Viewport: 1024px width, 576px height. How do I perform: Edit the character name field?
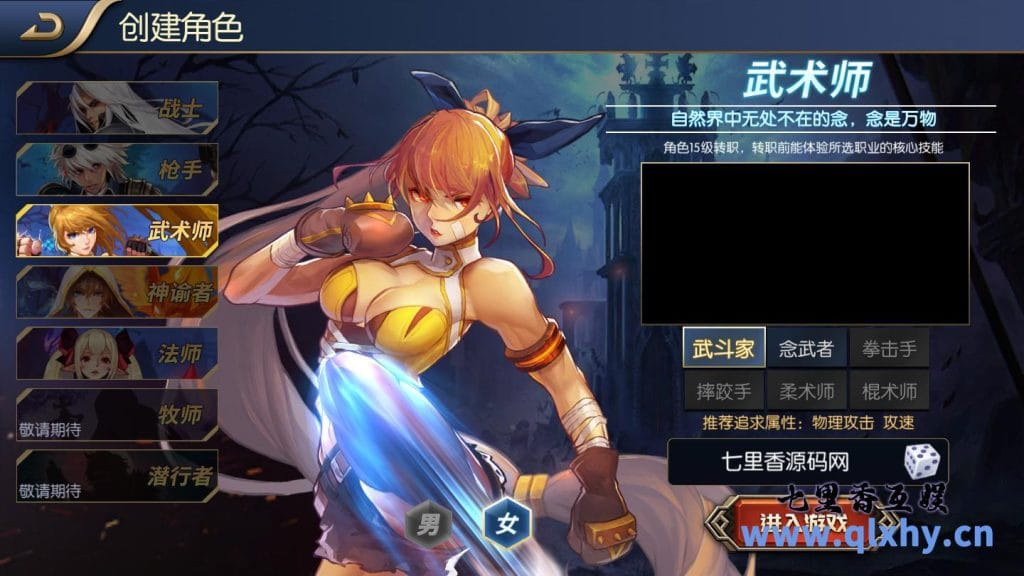tap(785, 461)
